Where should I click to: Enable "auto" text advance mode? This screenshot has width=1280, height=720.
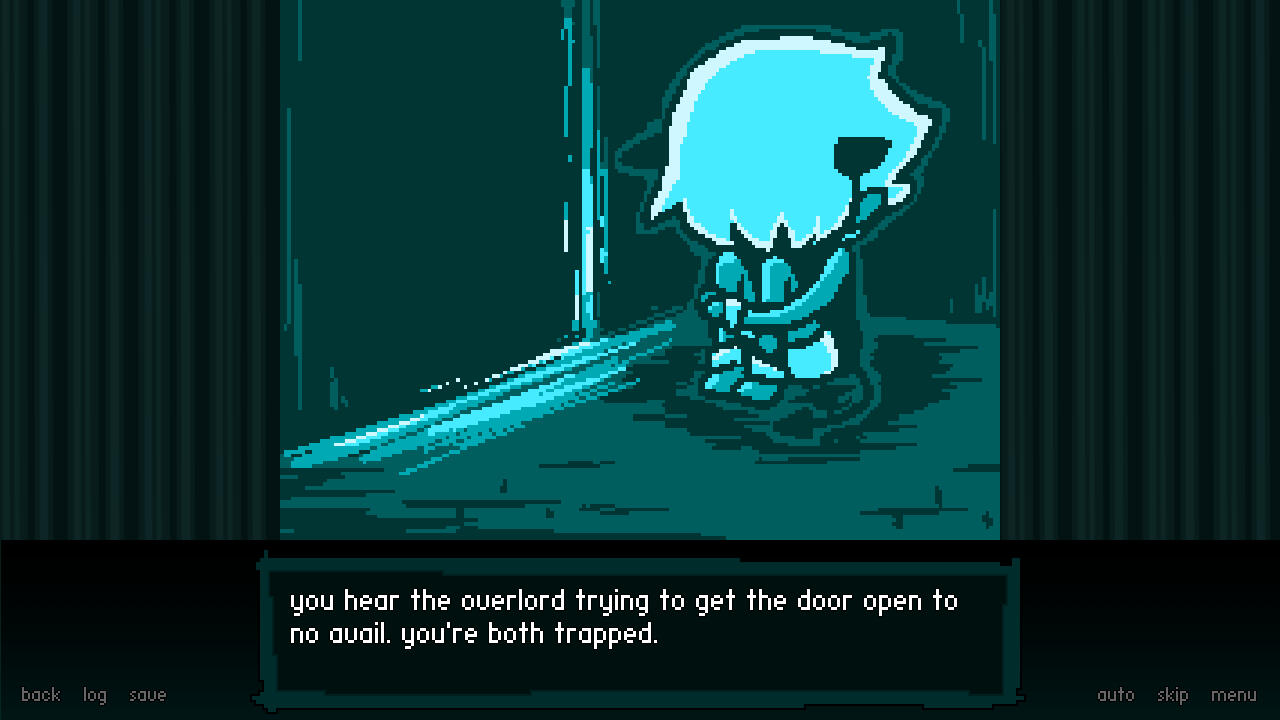tap(1116, 694)
